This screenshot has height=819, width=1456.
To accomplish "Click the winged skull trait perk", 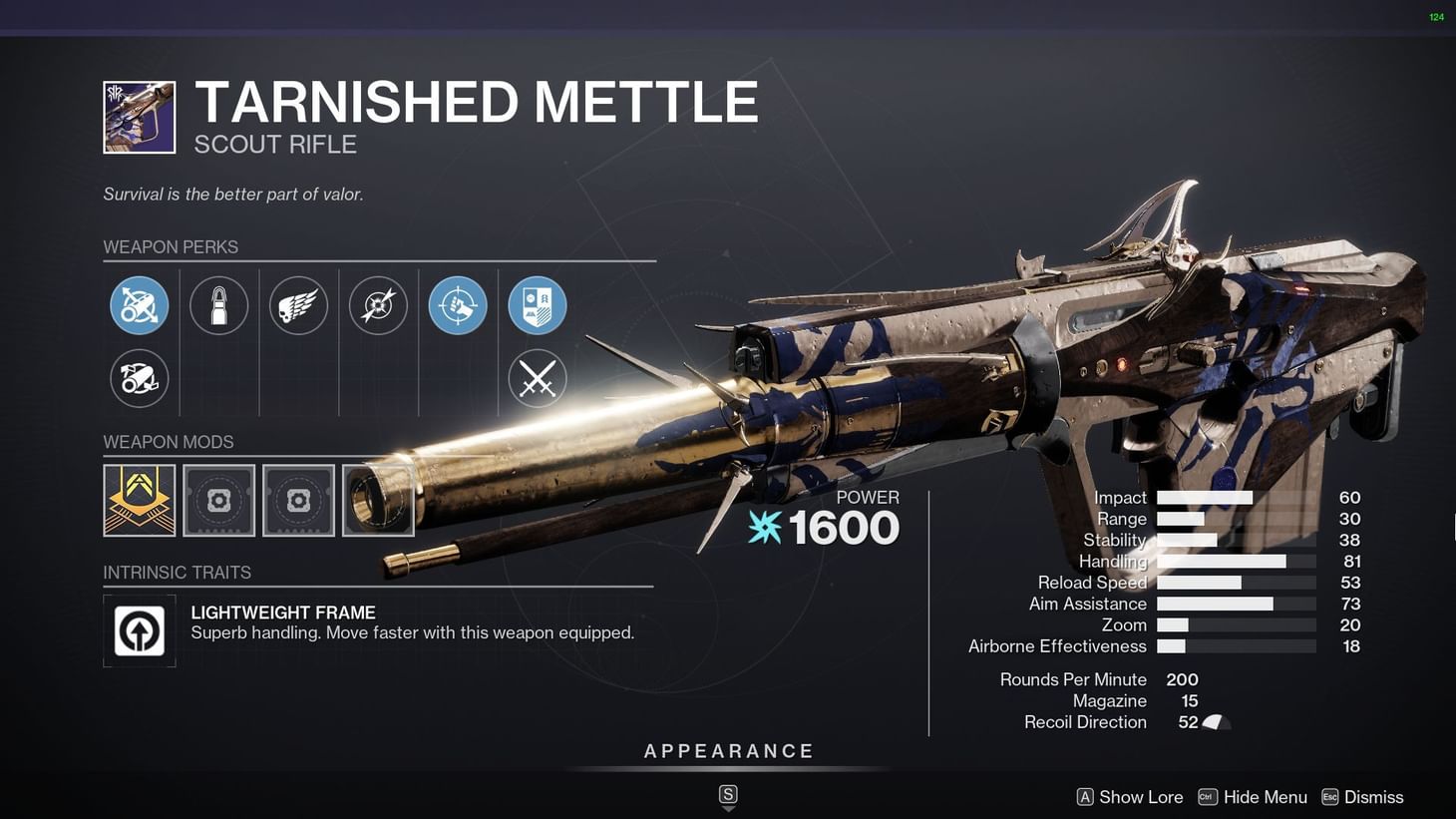I will (x=298, y=305).
